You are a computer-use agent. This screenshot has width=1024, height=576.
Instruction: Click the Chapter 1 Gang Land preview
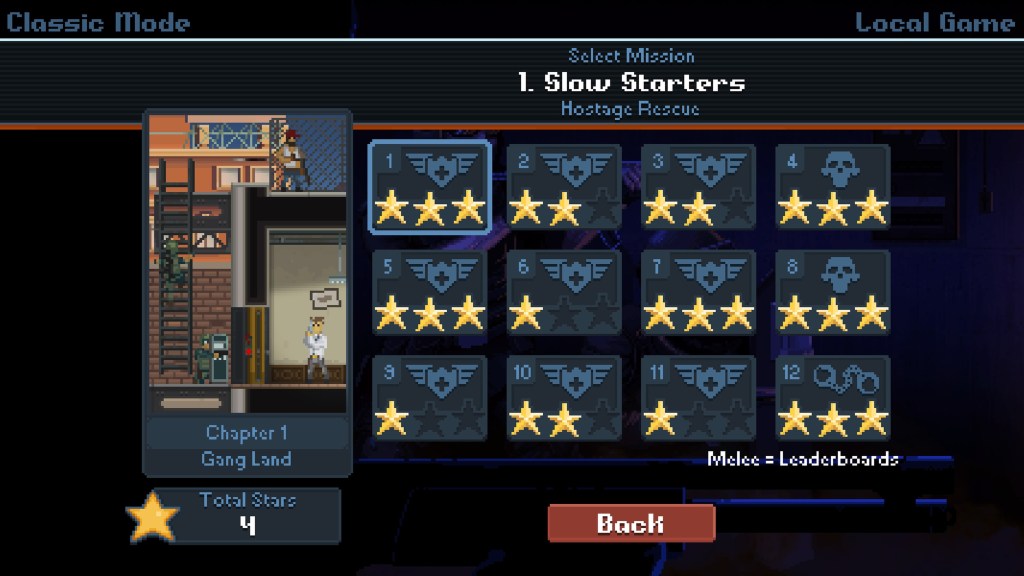(x=247, y=290)
